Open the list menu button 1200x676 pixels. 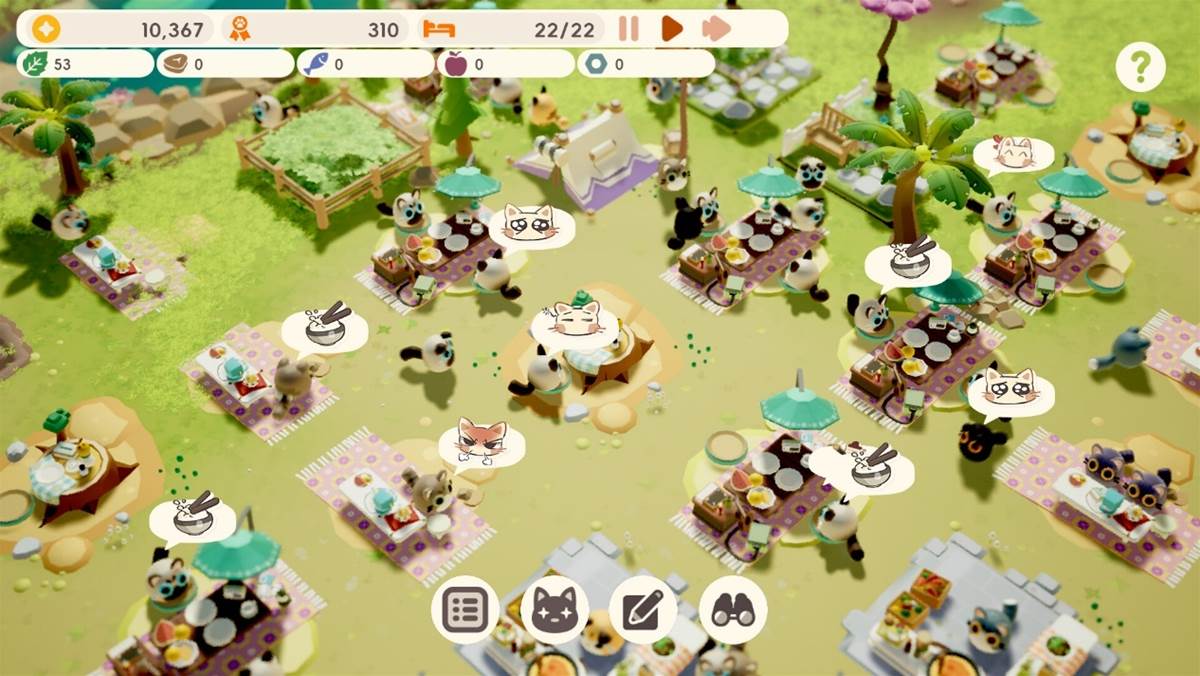pos(465,610)
